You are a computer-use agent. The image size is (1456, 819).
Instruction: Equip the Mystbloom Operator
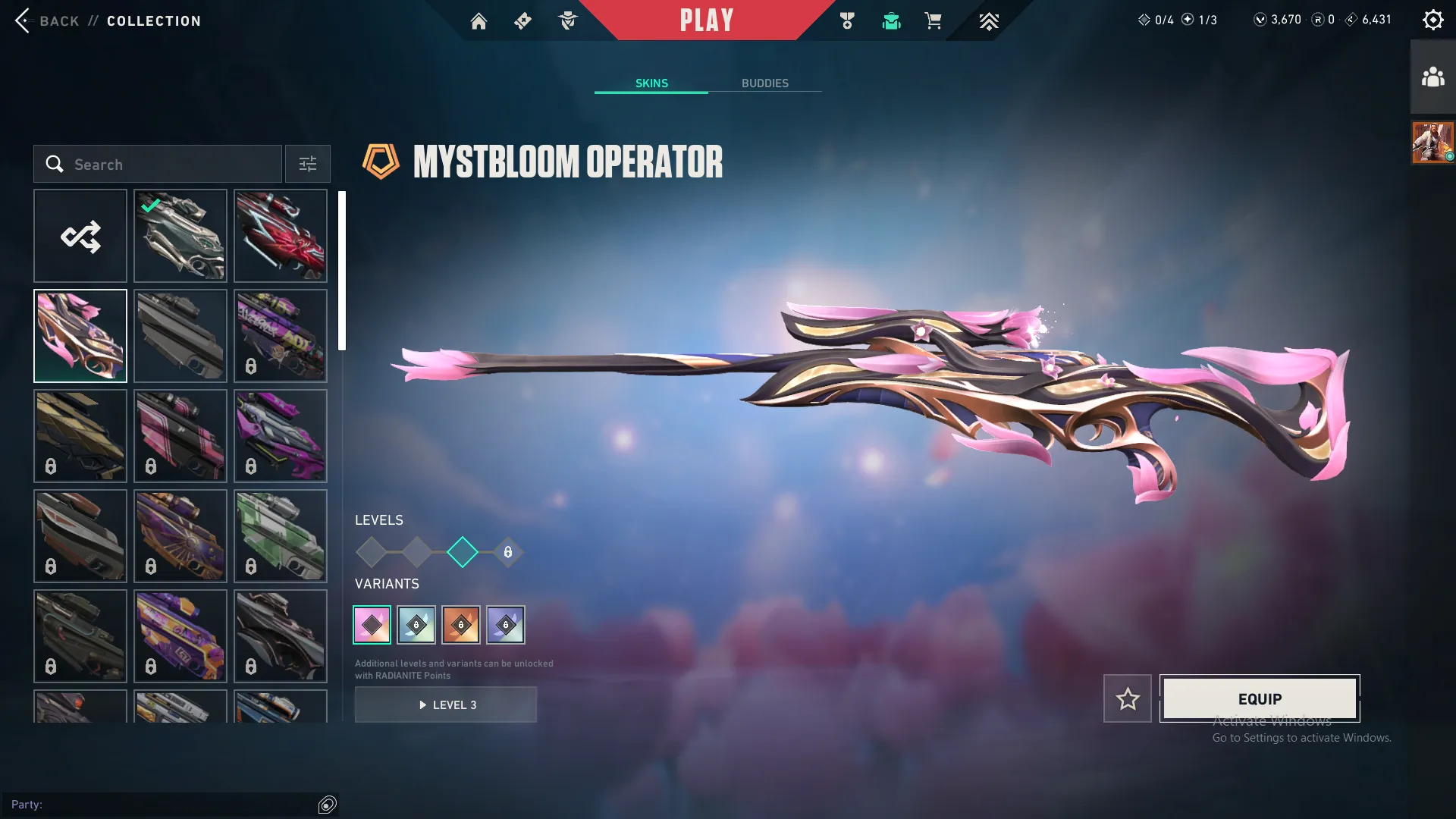point(1259,698)
